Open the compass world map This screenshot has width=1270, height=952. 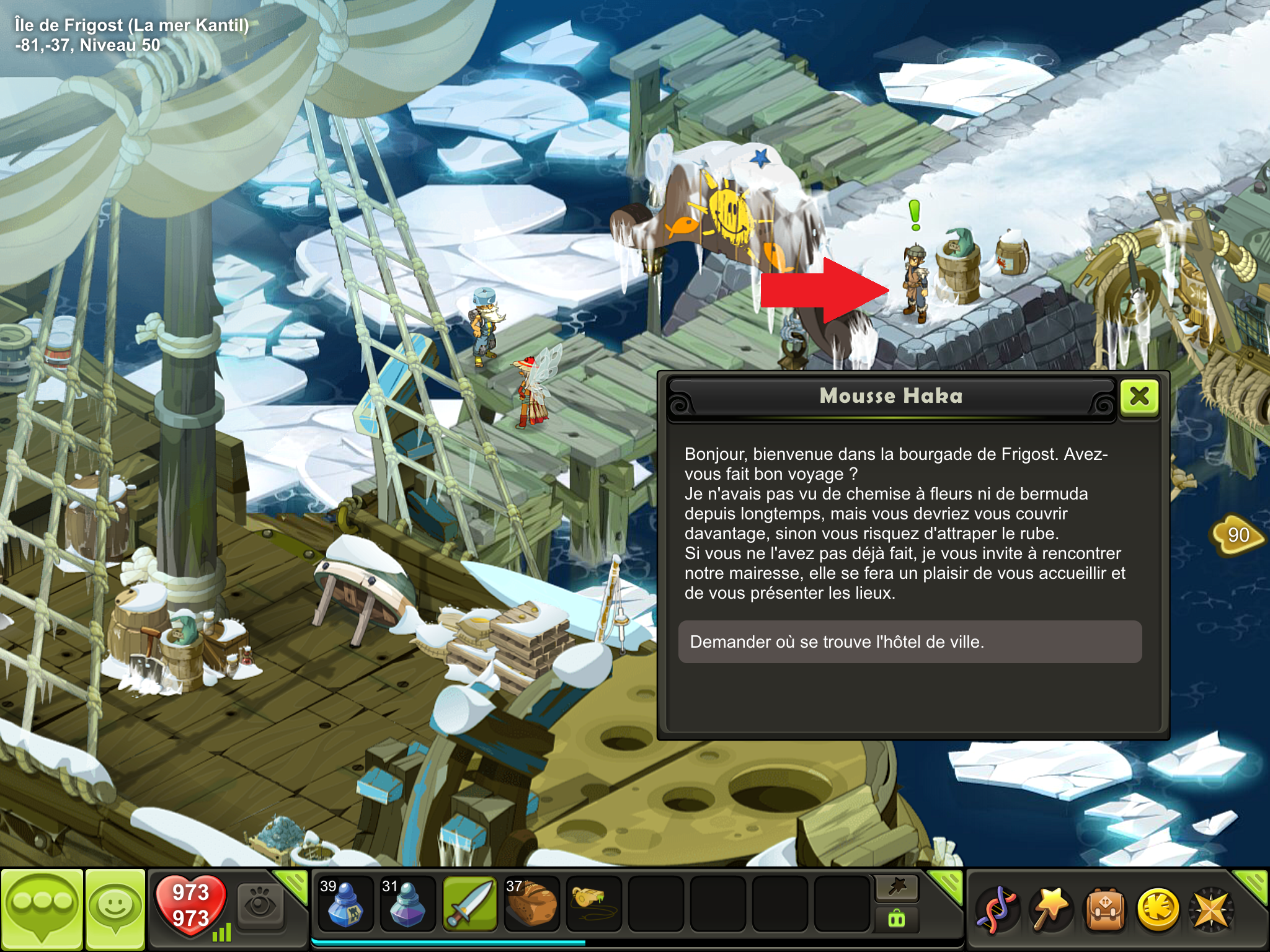pos(1210,909)
